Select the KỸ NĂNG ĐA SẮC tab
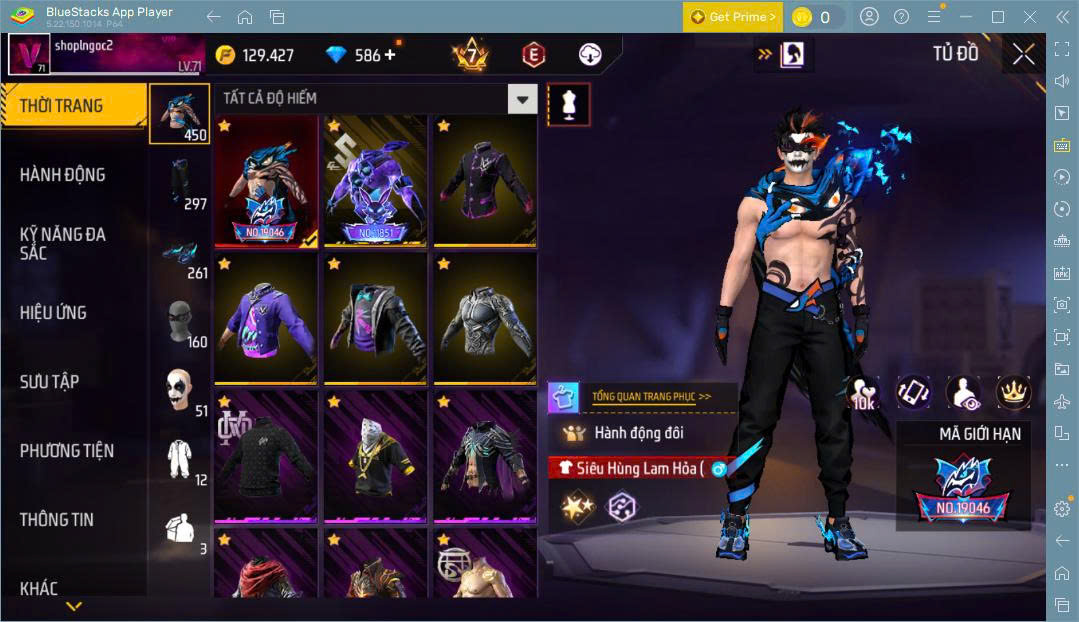The image size is (1079, 622). [63, 243]
